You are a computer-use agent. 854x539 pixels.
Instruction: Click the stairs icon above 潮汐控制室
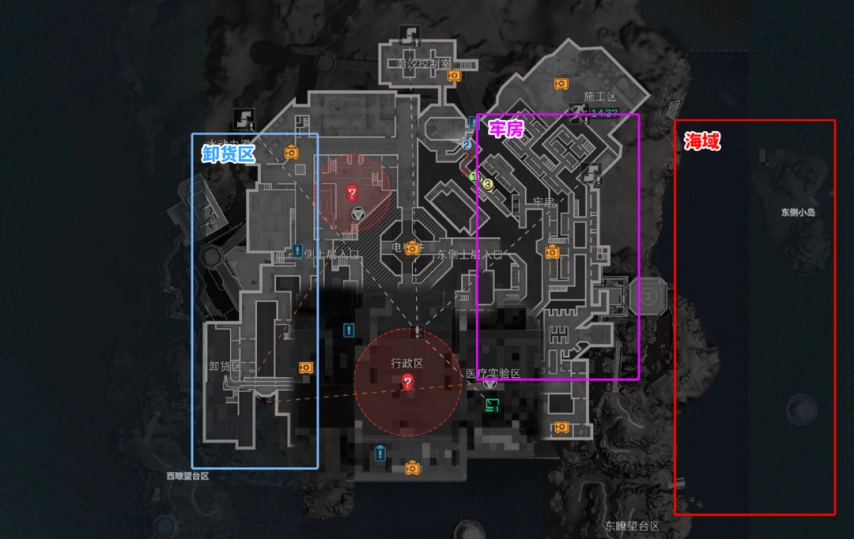click(x=410, y=33)
